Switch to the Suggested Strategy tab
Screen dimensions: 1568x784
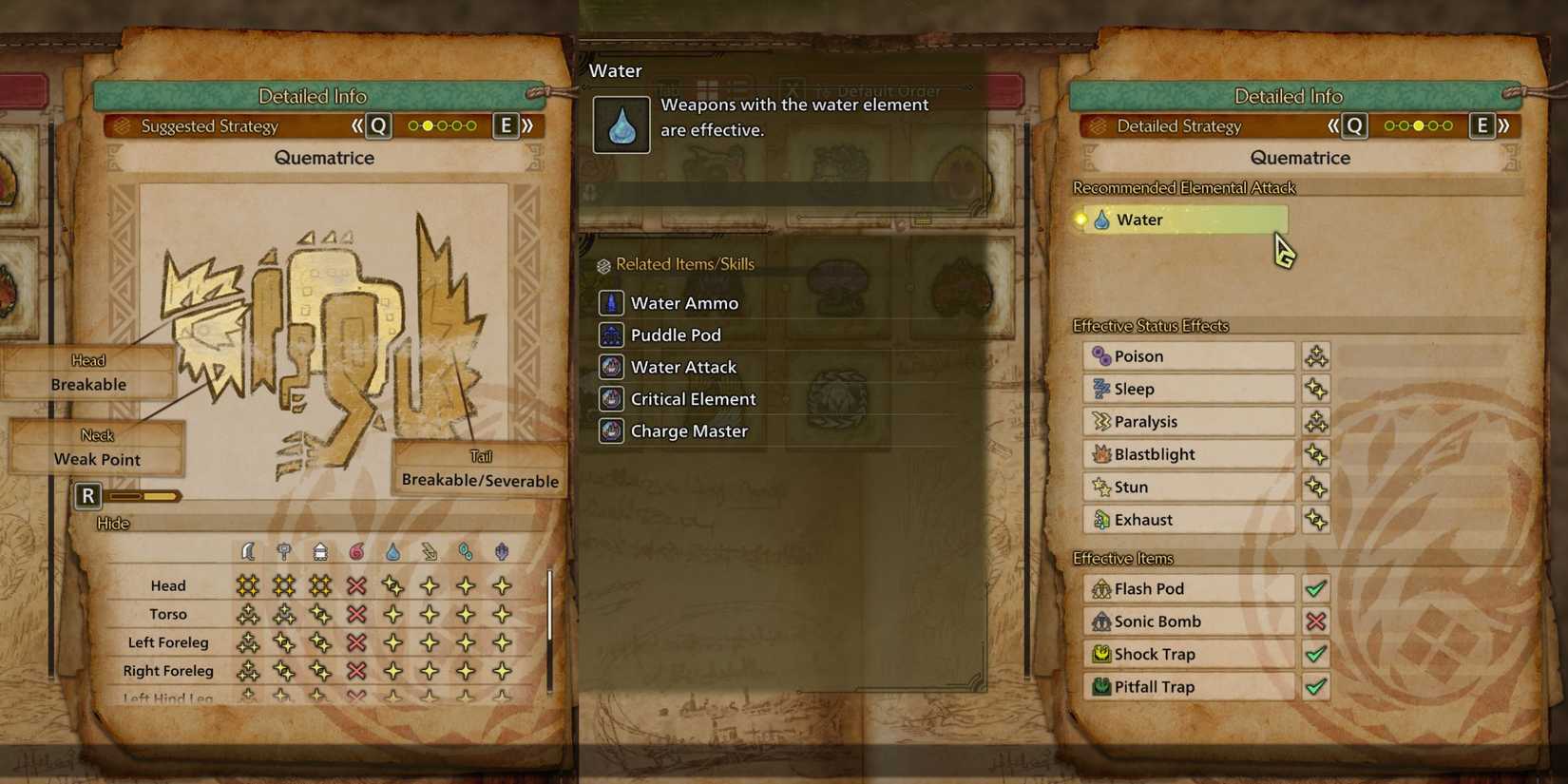[209, 125]
